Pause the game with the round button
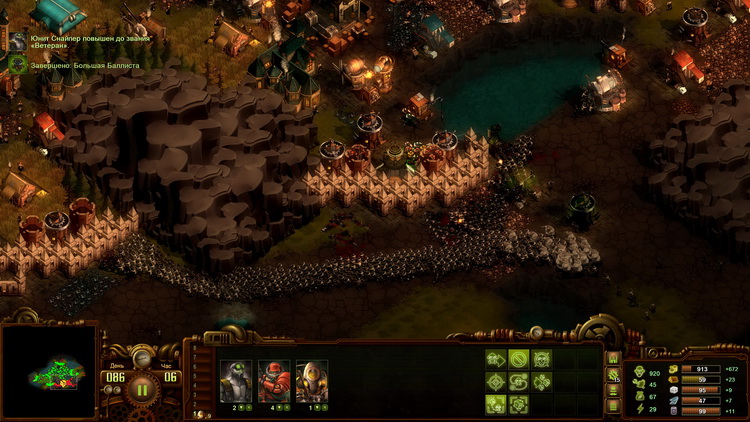The image size is (750, 422). point(142,388)
